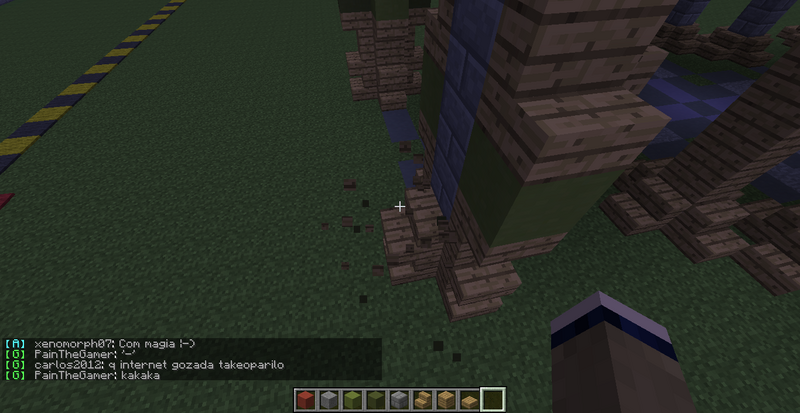Click carlos2012's chat message line
The height and width of the screenshot is (413, 800).
click(158, 365)
